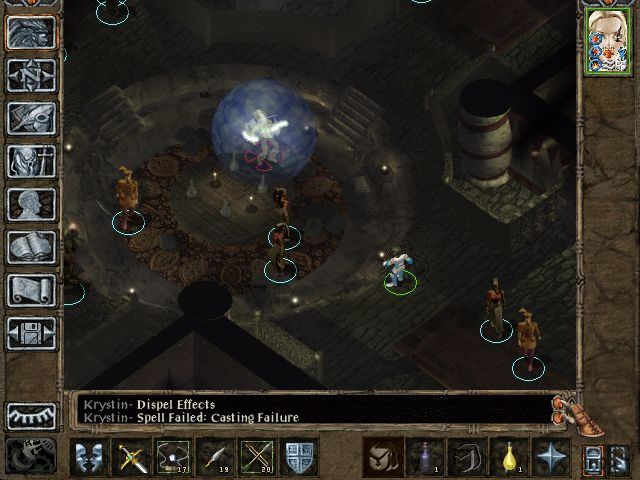
Task: Click the return-to-game button atop the sidebar
Action: click(x=31, y=32)
